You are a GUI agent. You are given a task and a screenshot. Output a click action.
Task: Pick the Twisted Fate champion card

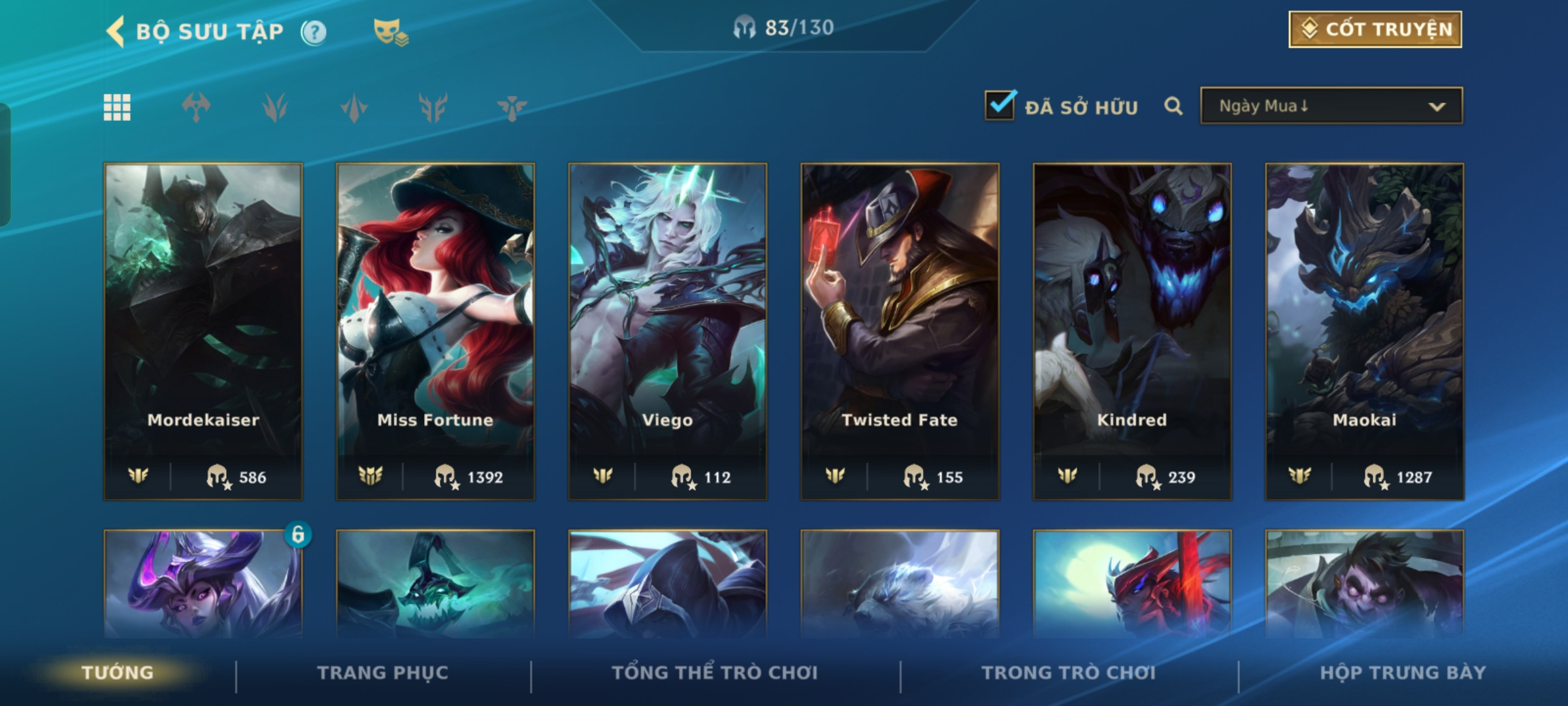click(900, 331)
